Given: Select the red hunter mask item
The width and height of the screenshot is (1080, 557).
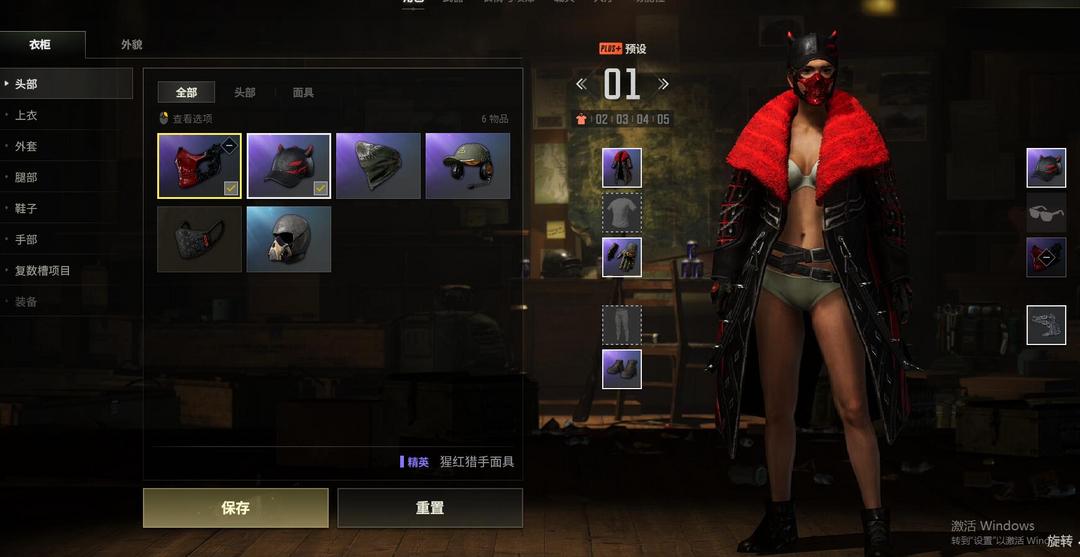Looking at the screenshot, I should coord(199,165).
